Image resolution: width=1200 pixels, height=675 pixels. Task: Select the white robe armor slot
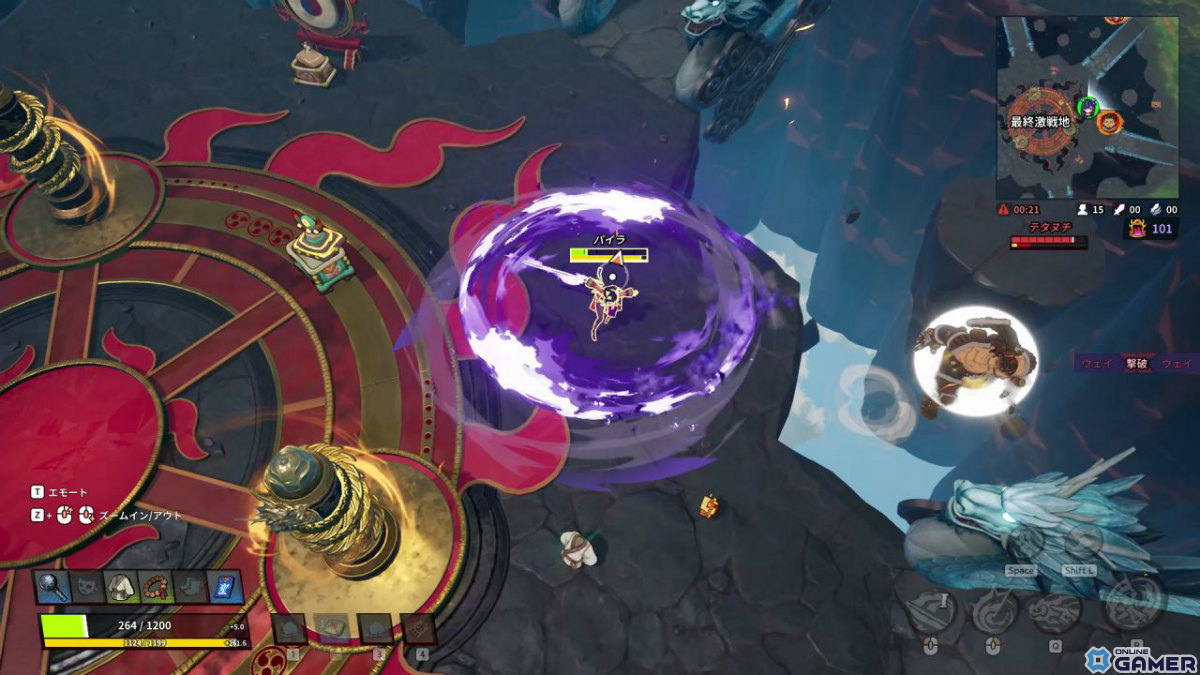click(x=123, y=586)
